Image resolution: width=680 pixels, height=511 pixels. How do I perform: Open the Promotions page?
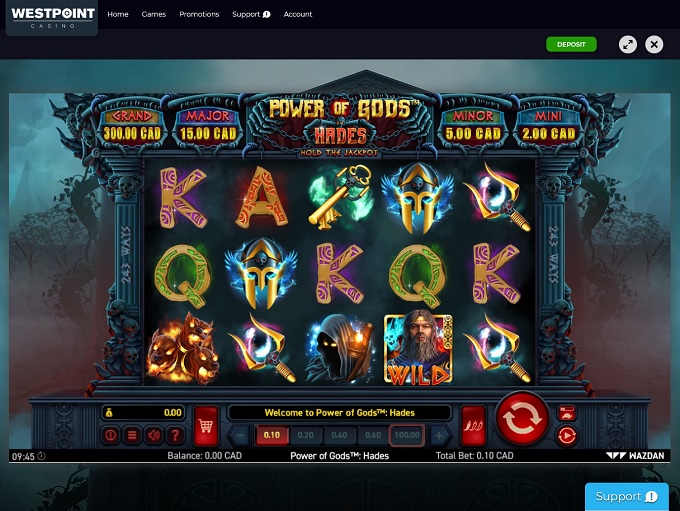coord(199,15)
